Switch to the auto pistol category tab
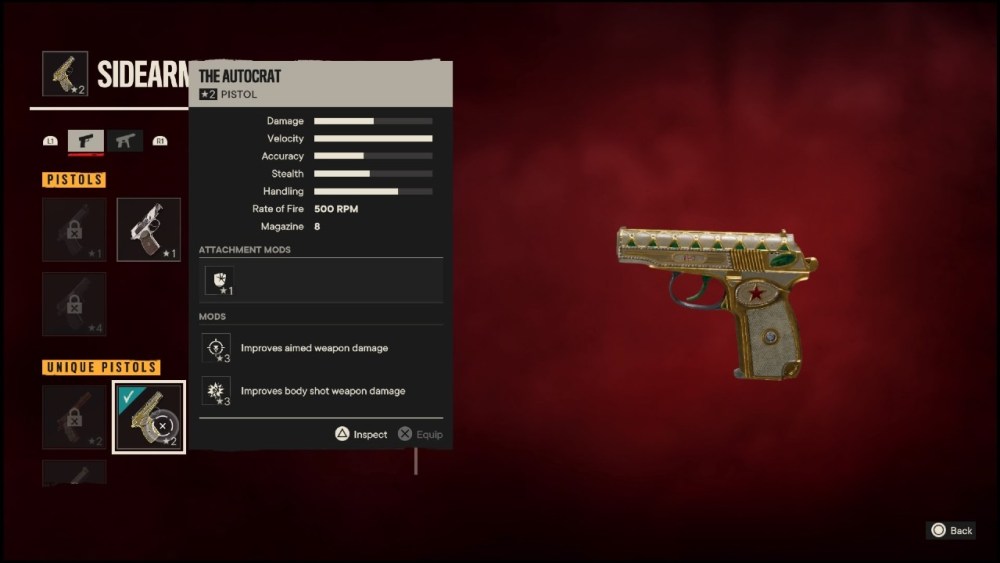The width and height of the screenshot is (1000, 563). click(125, 141)
